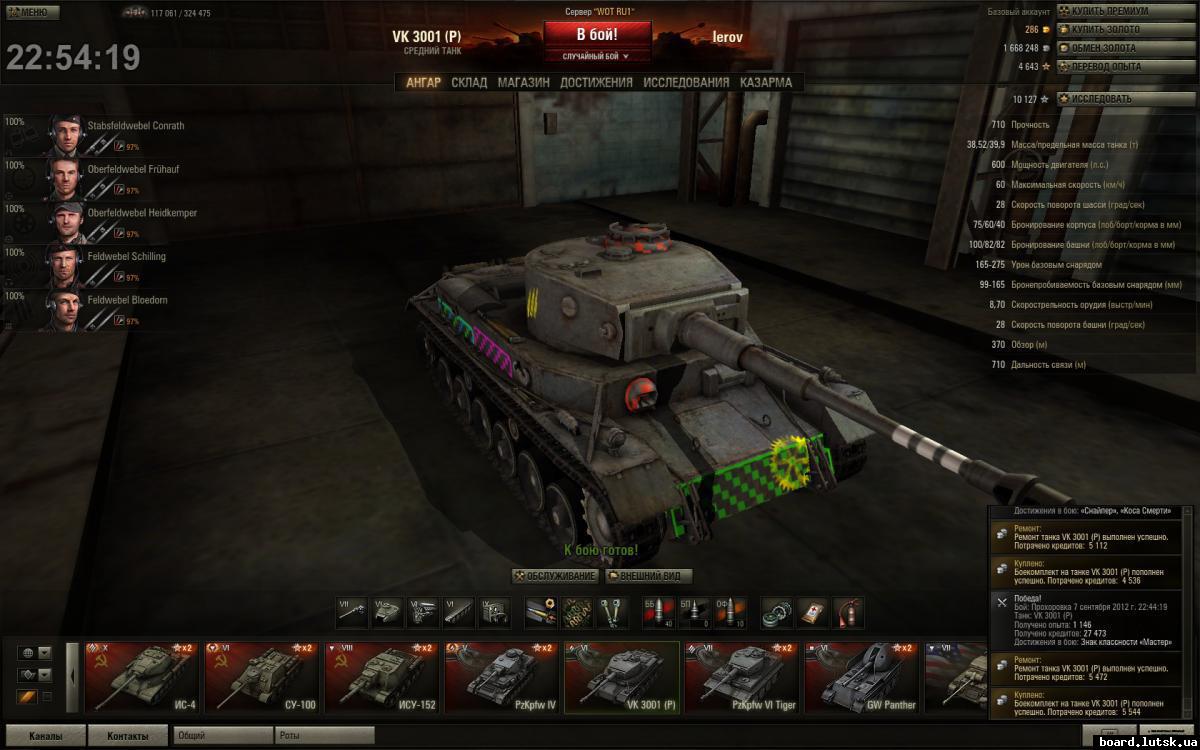Image resolution: width=1200 pixels, height=750 pixels.
Task: Switch to the Склад tab
Action: pos(469,83)
